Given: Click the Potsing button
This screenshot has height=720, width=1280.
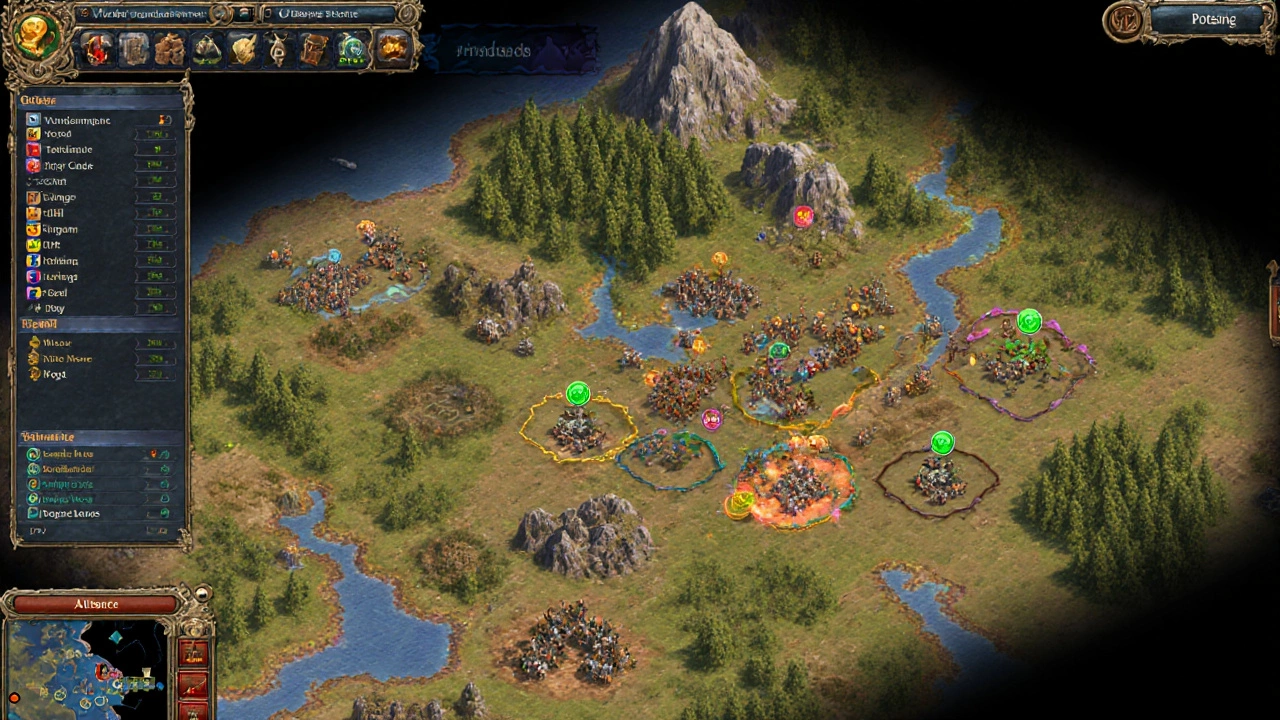Looking at the screenshot, I should (1213, 20).
